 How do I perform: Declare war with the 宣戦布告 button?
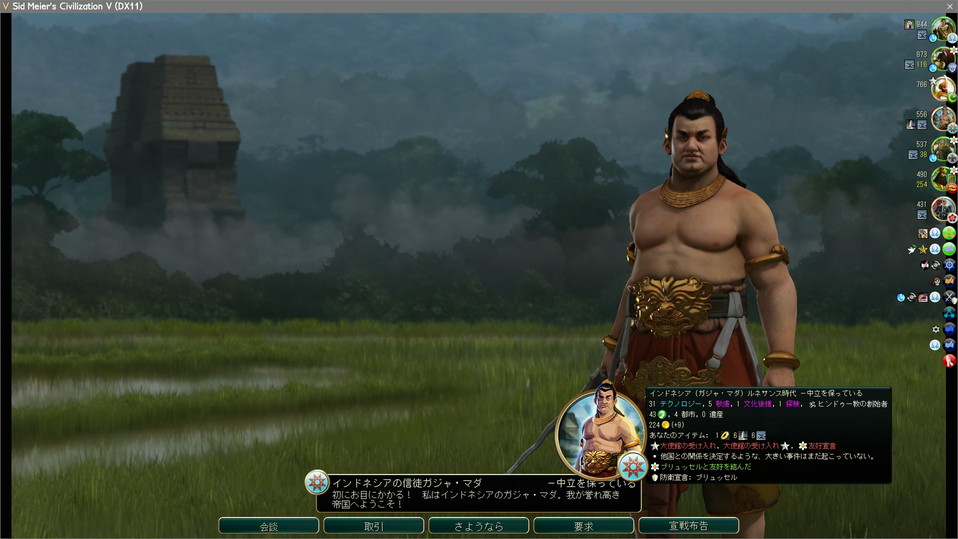[x=688, y=526]
